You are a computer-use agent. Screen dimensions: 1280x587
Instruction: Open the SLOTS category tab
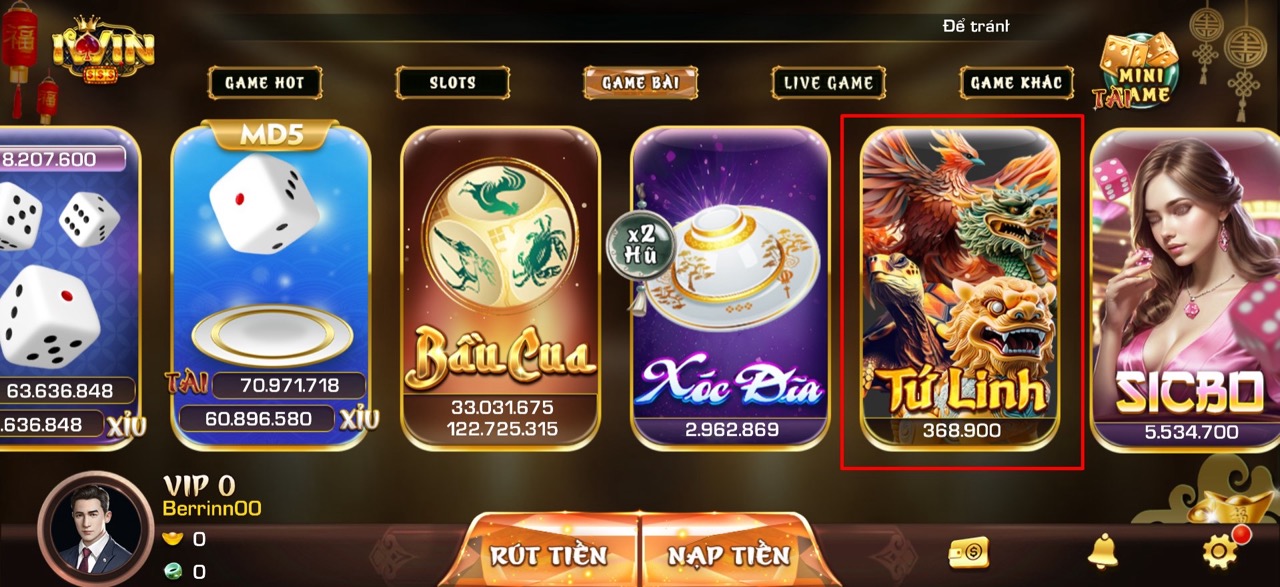tap(453, 83)
